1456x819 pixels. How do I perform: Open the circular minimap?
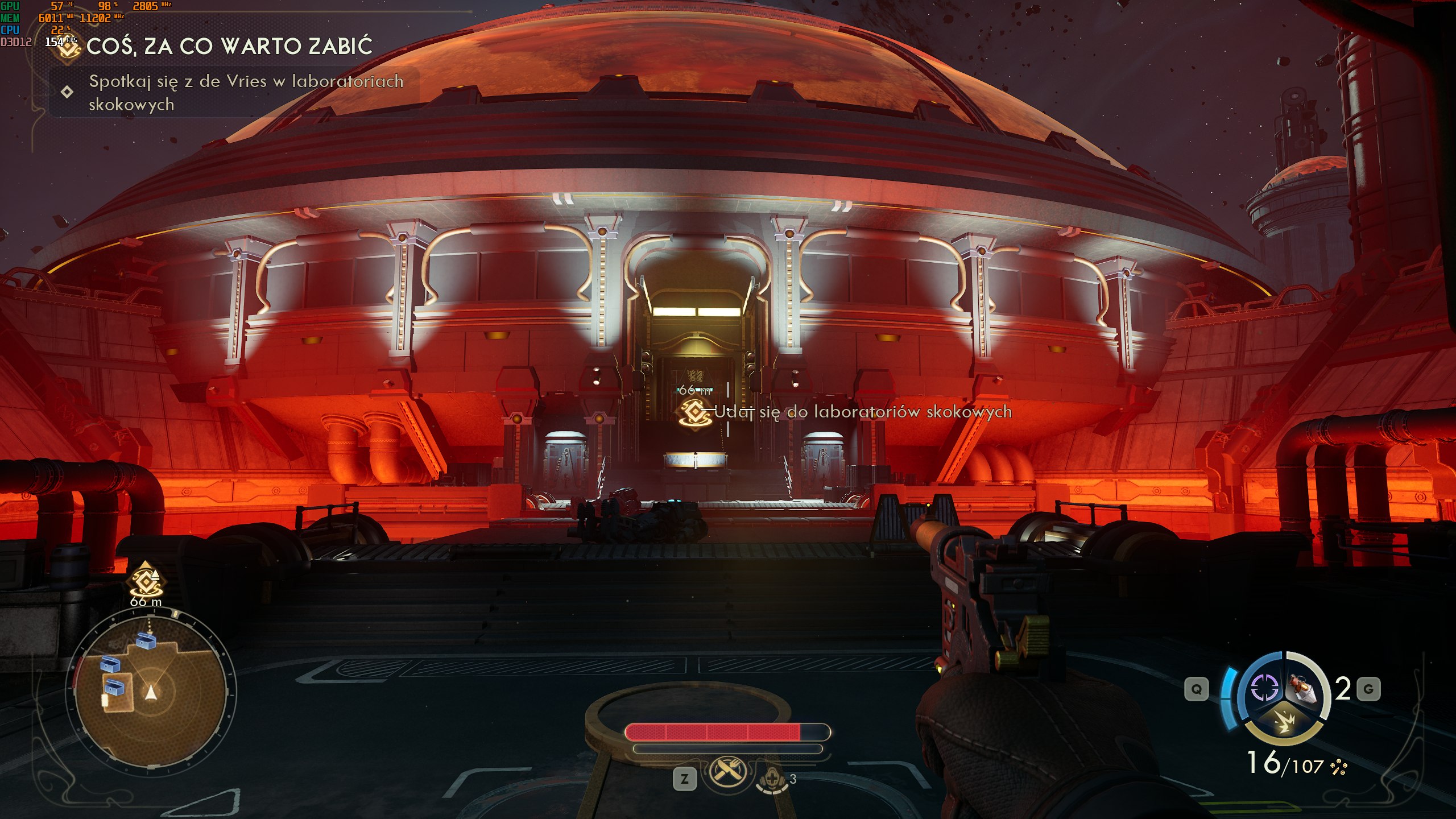pos(151,692)
